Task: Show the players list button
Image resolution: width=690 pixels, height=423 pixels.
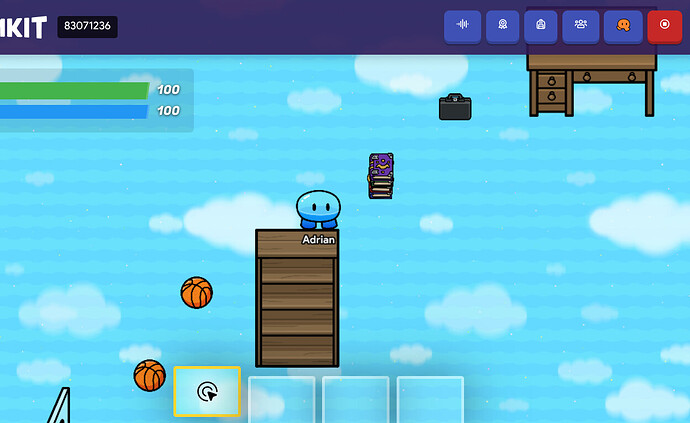Action: [580, 26]
